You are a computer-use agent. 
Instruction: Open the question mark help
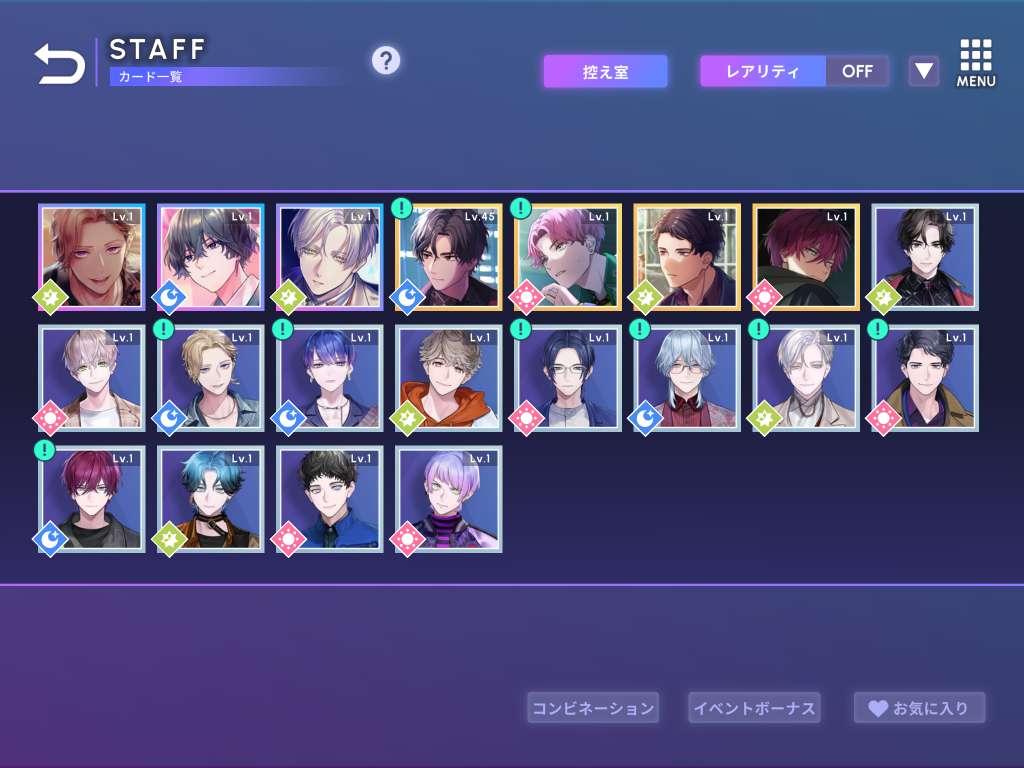pyautogui.click(x=386, y=61)
